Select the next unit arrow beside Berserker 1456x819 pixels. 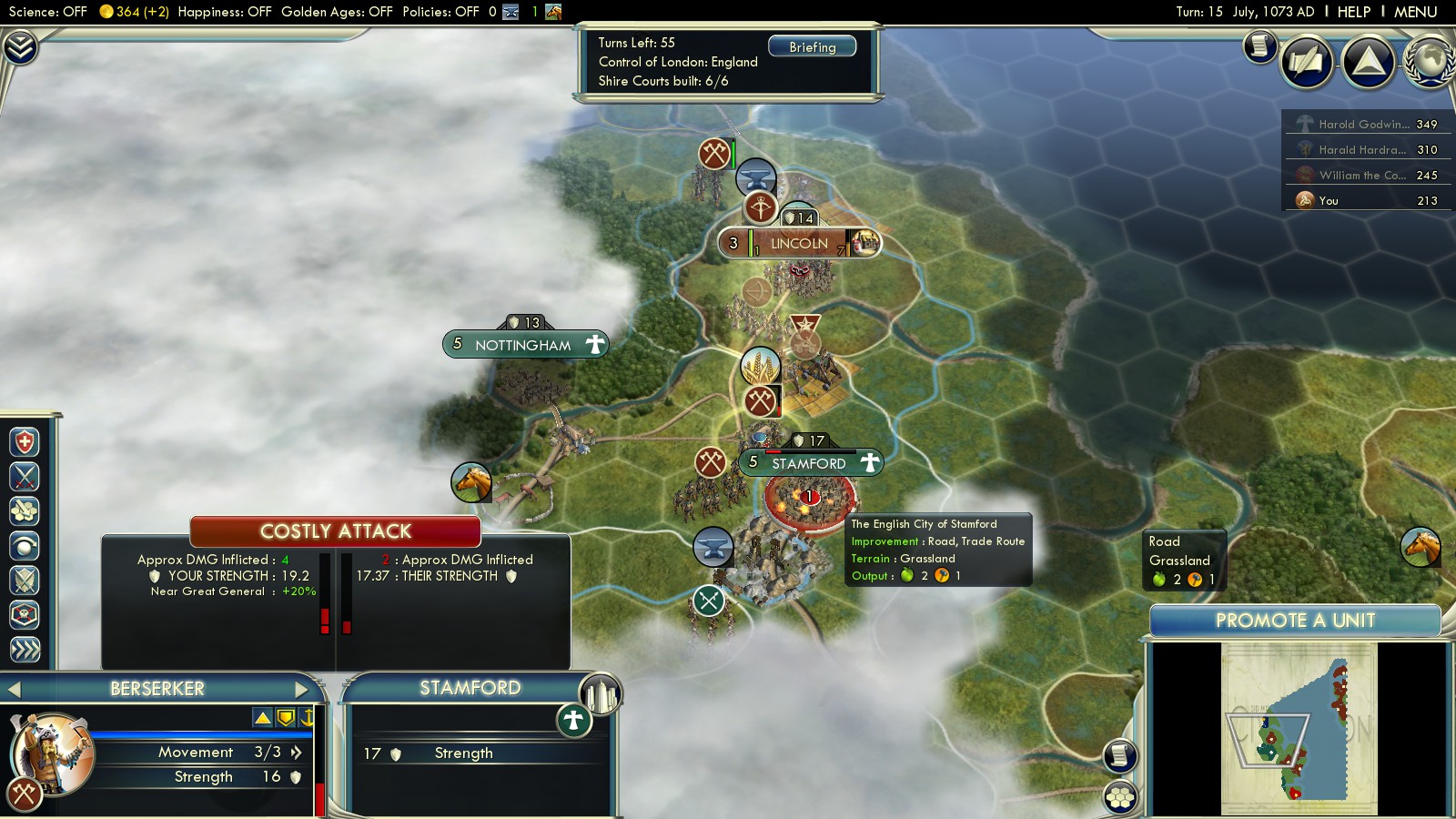pyautogui.click(x=303, y=689)
